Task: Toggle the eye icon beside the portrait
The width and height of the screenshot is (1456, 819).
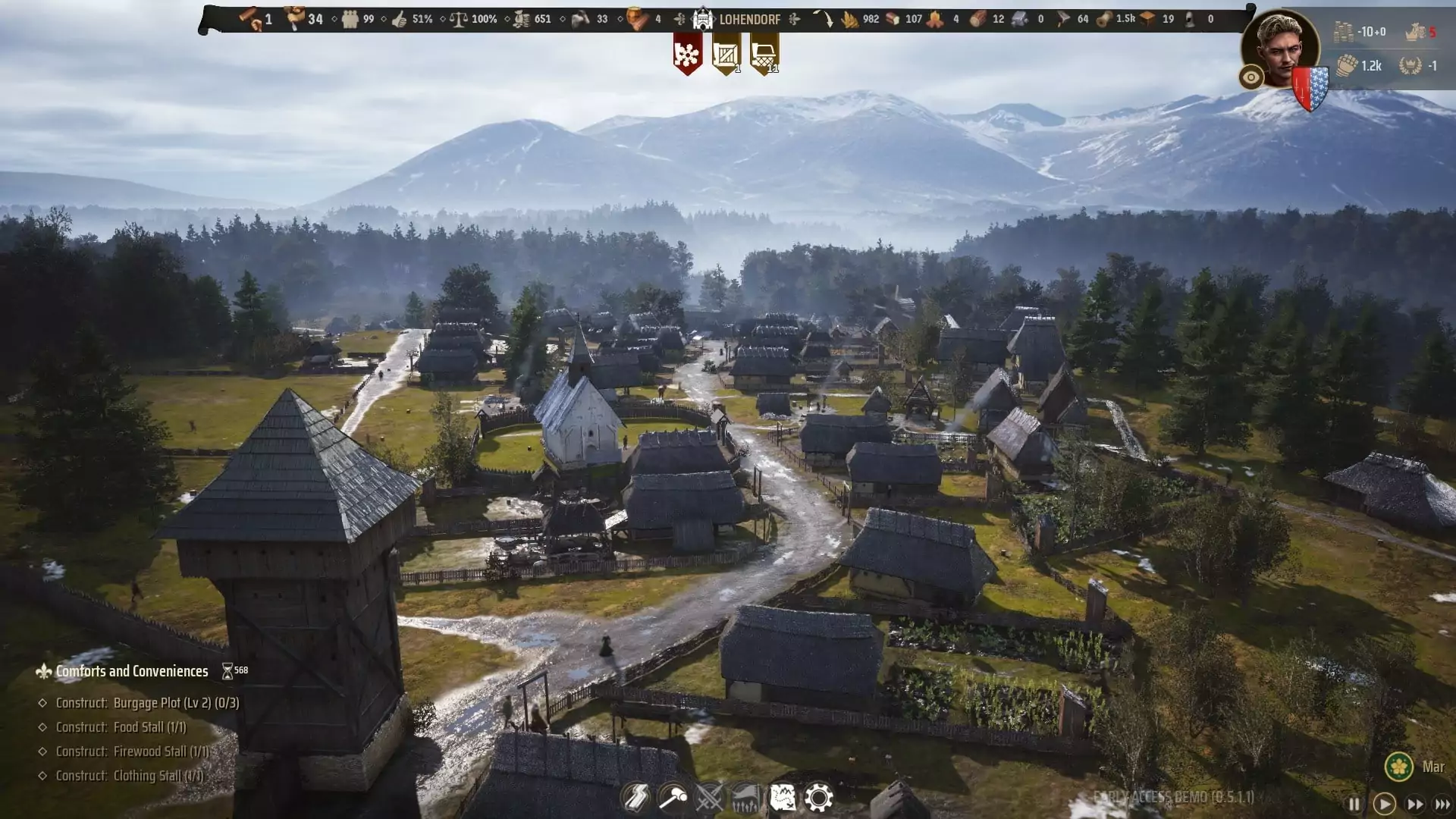Action: click(1251, 77)
